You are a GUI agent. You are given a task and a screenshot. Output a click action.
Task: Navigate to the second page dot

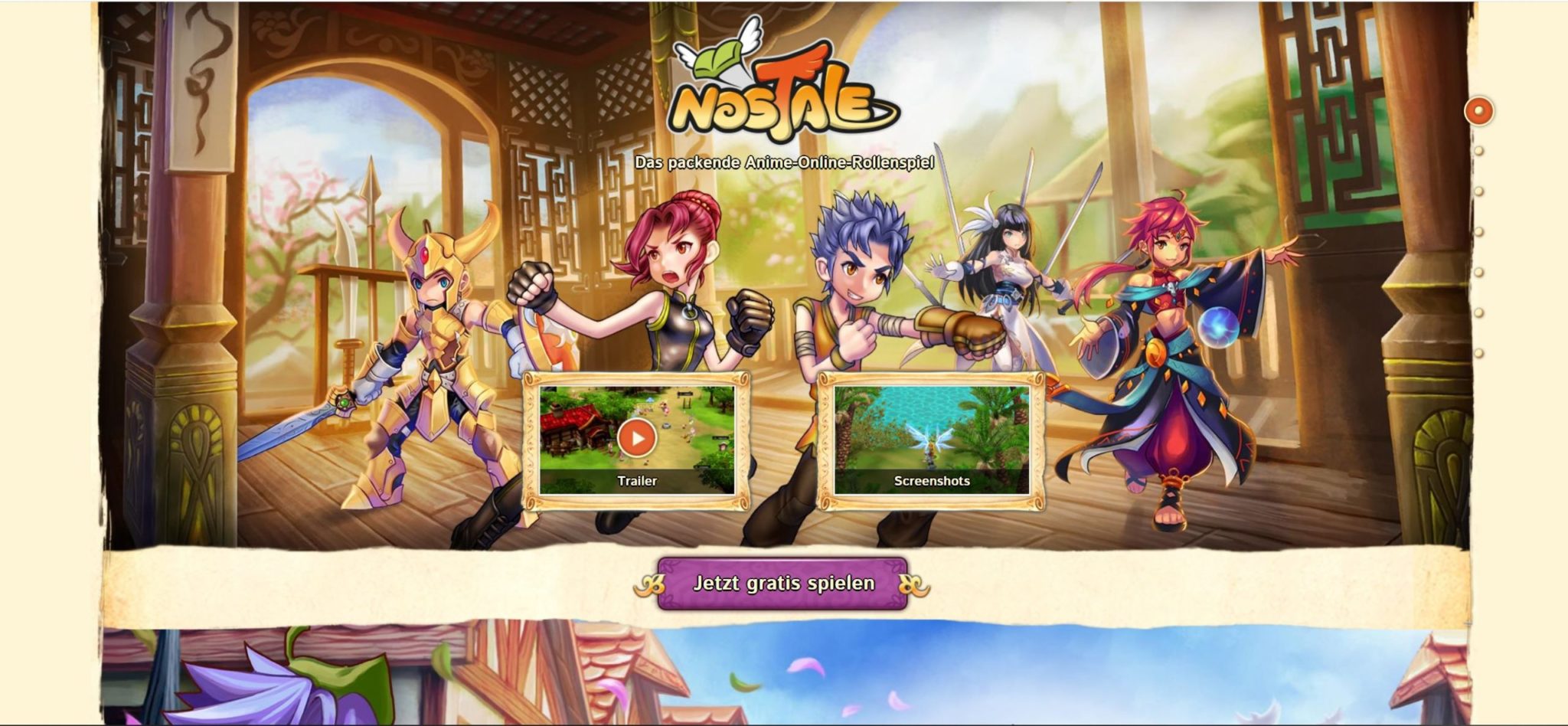[x=1478, y=151]
